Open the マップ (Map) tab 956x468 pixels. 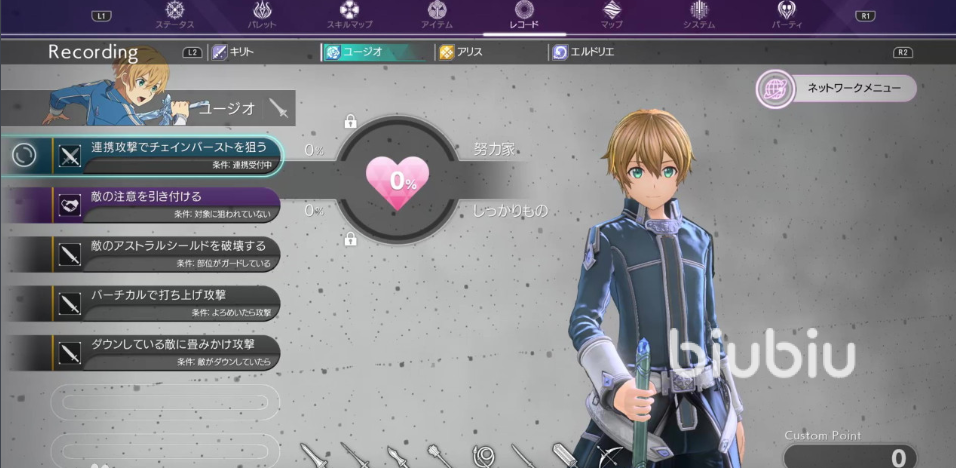(x=611, y=14)
